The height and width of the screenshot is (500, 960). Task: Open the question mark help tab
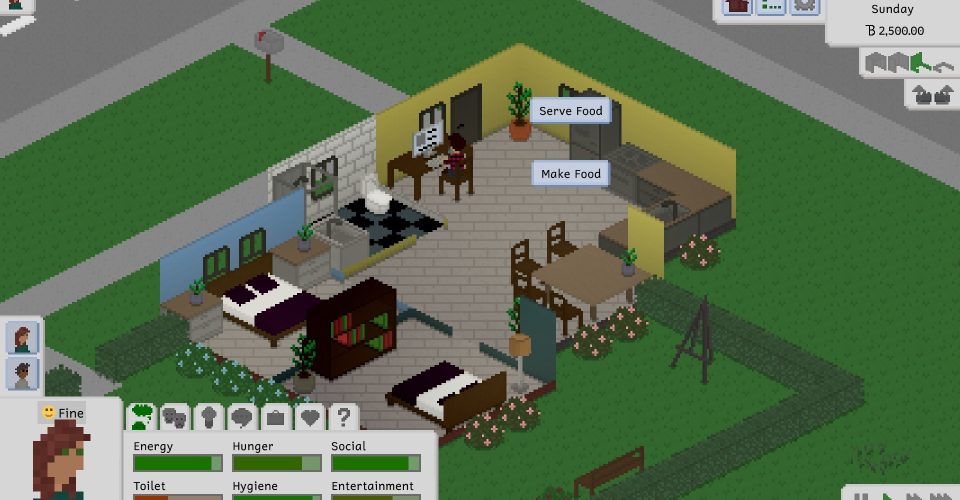click(343, 416)
